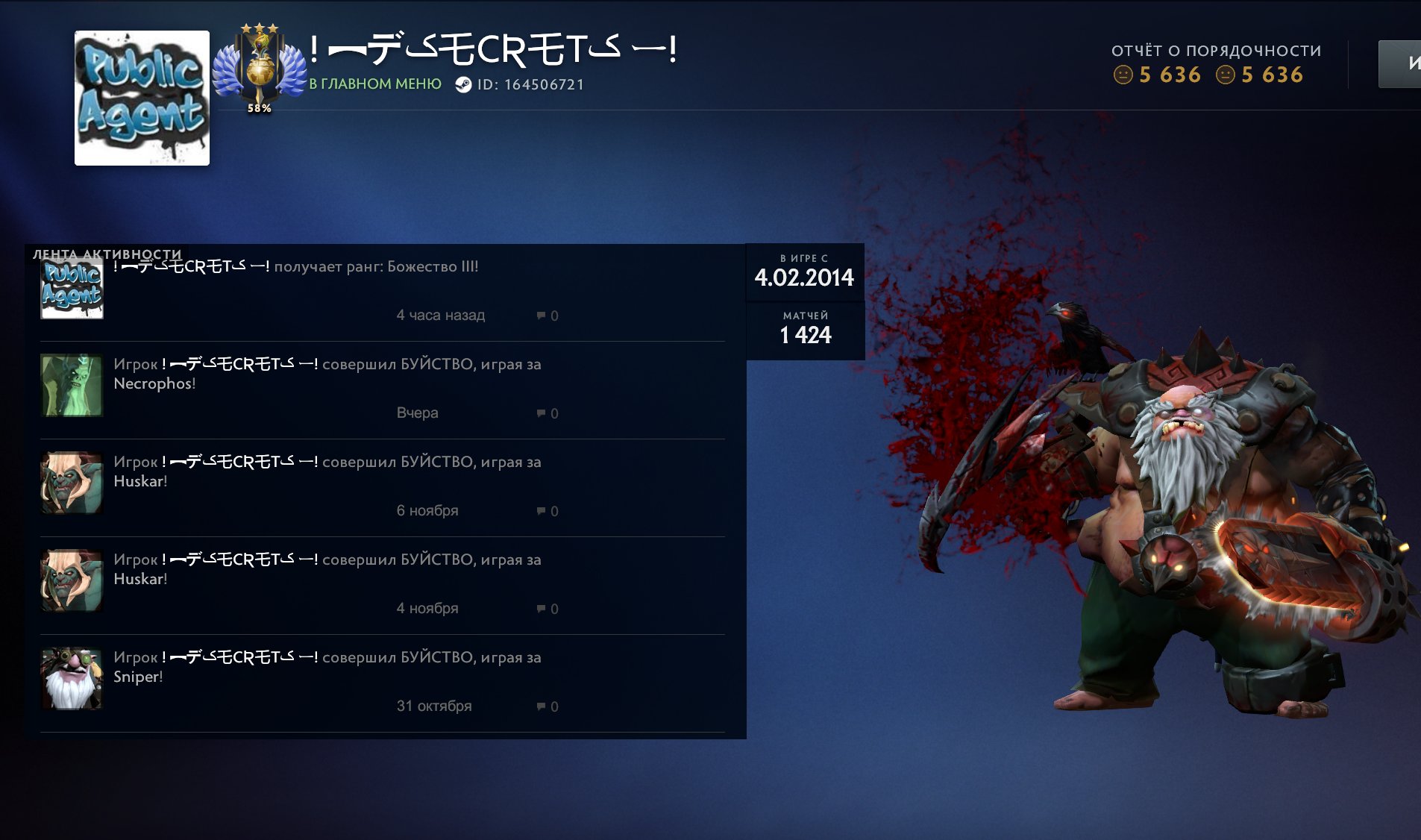Click comment icon on the Божество III rank update
1421x840 pixels.
tap(541, 315)
